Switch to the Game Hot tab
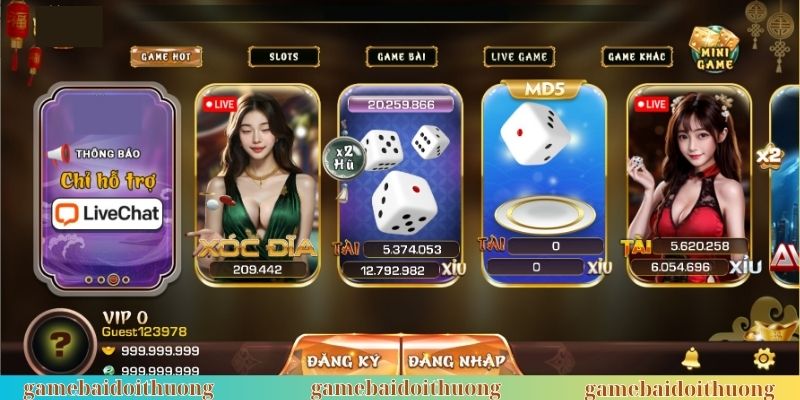Image resolution: width=800 pixels, height=400 pixels. [x=165, y=56]
